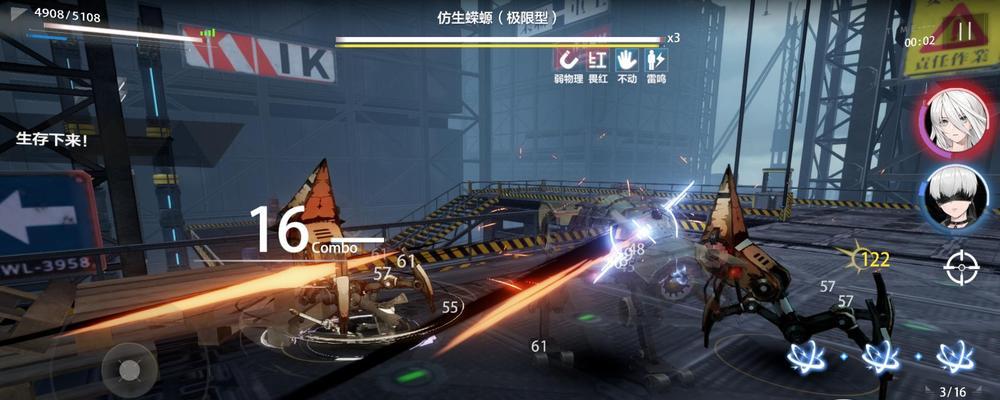Inspect the 不动 boss status icon
Viewport: 1000px width, 400px height.
coord(627,60)
